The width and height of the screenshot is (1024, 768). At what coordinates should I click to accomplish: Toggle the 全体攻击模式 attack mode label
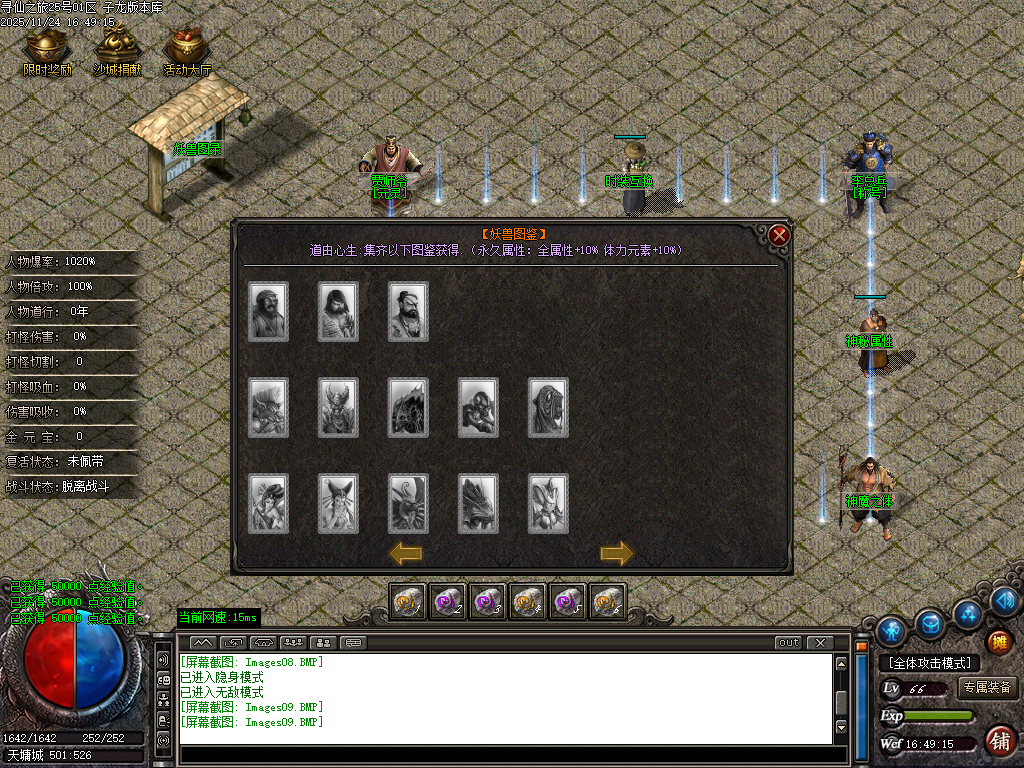930,663
